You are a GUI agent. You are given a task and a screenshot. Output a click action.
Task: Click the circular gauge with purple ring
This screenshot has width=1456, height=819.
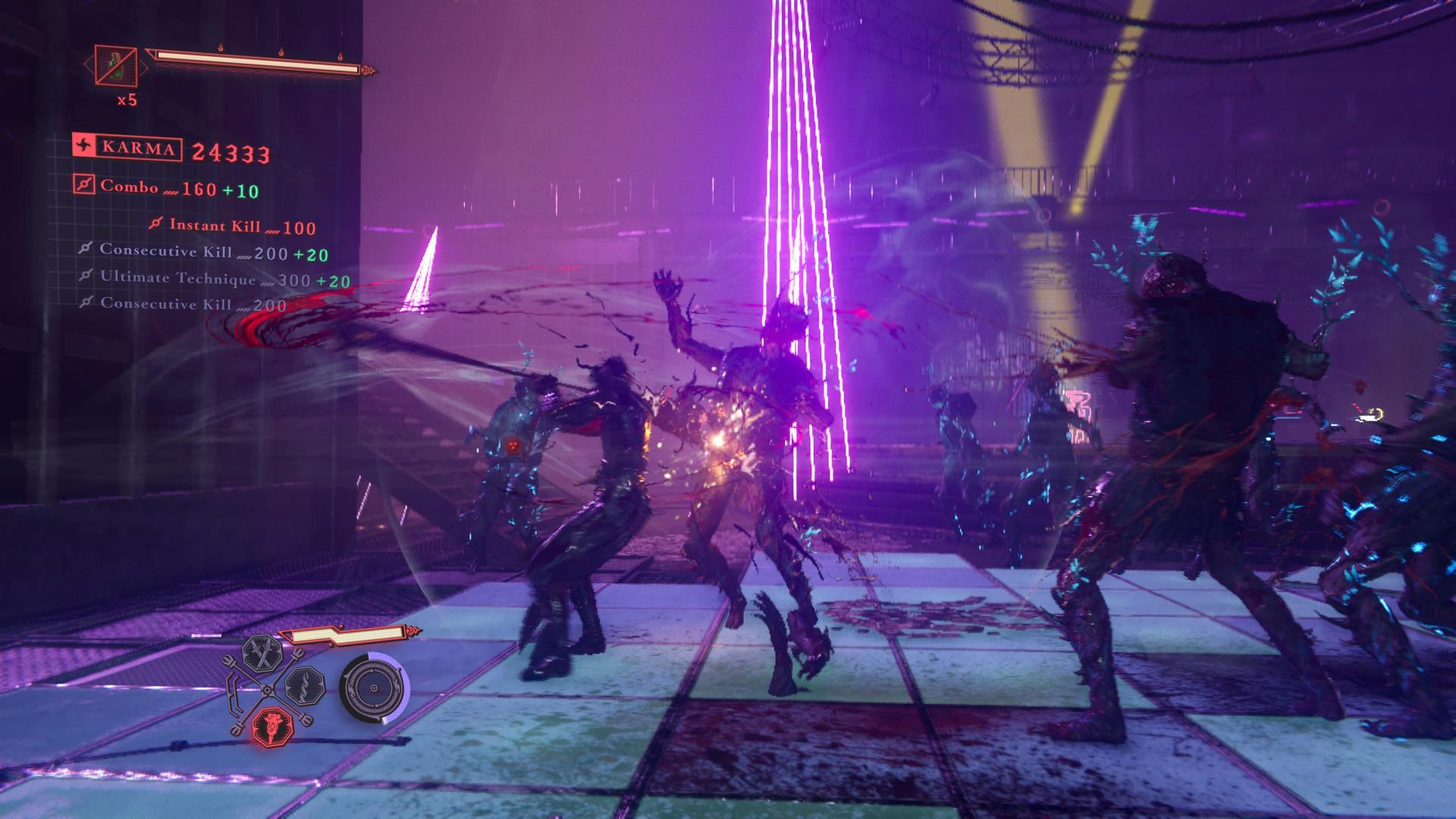click(373, 689)
